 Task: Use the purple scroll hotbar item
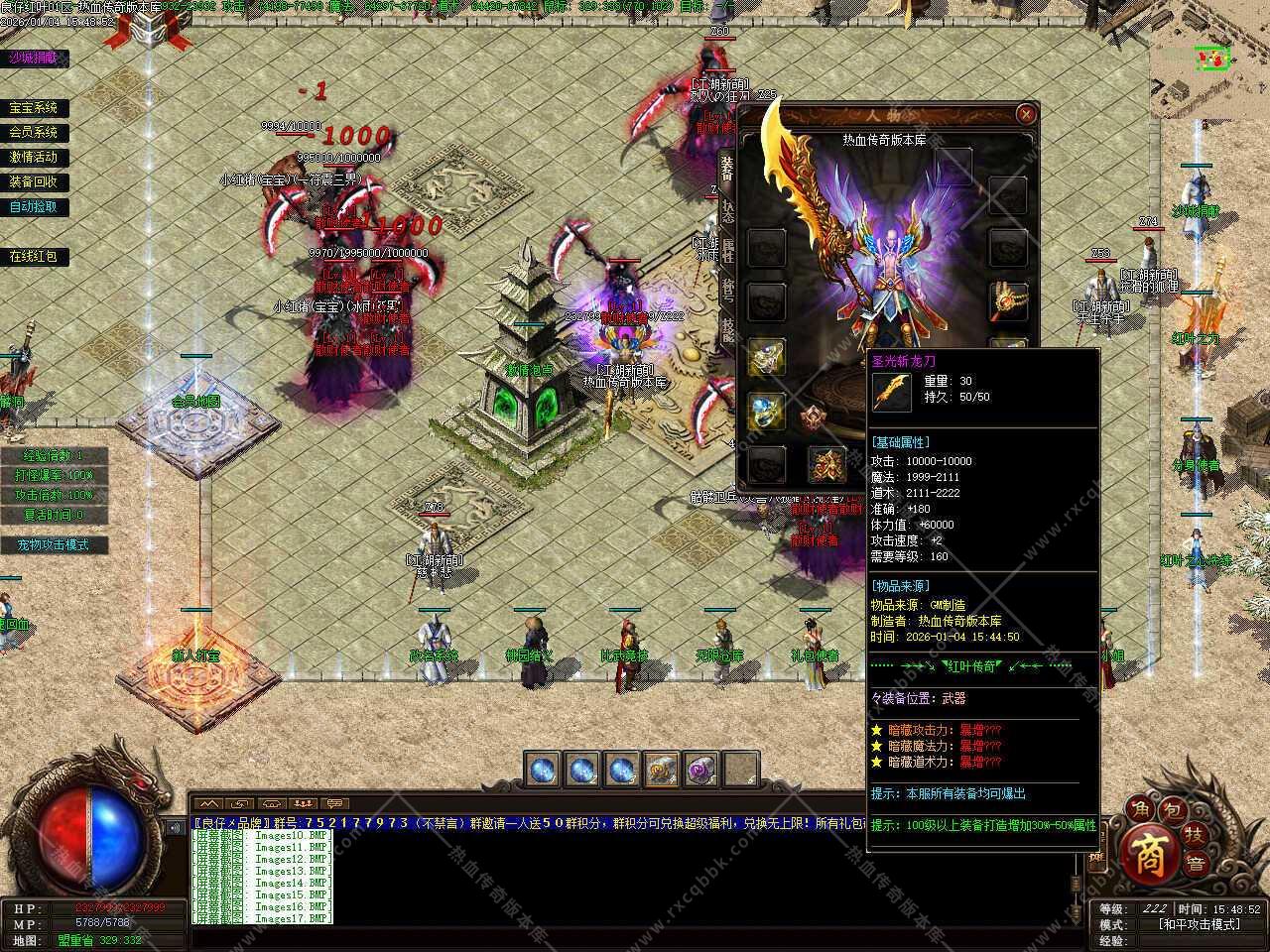click(x=700, y=769)
